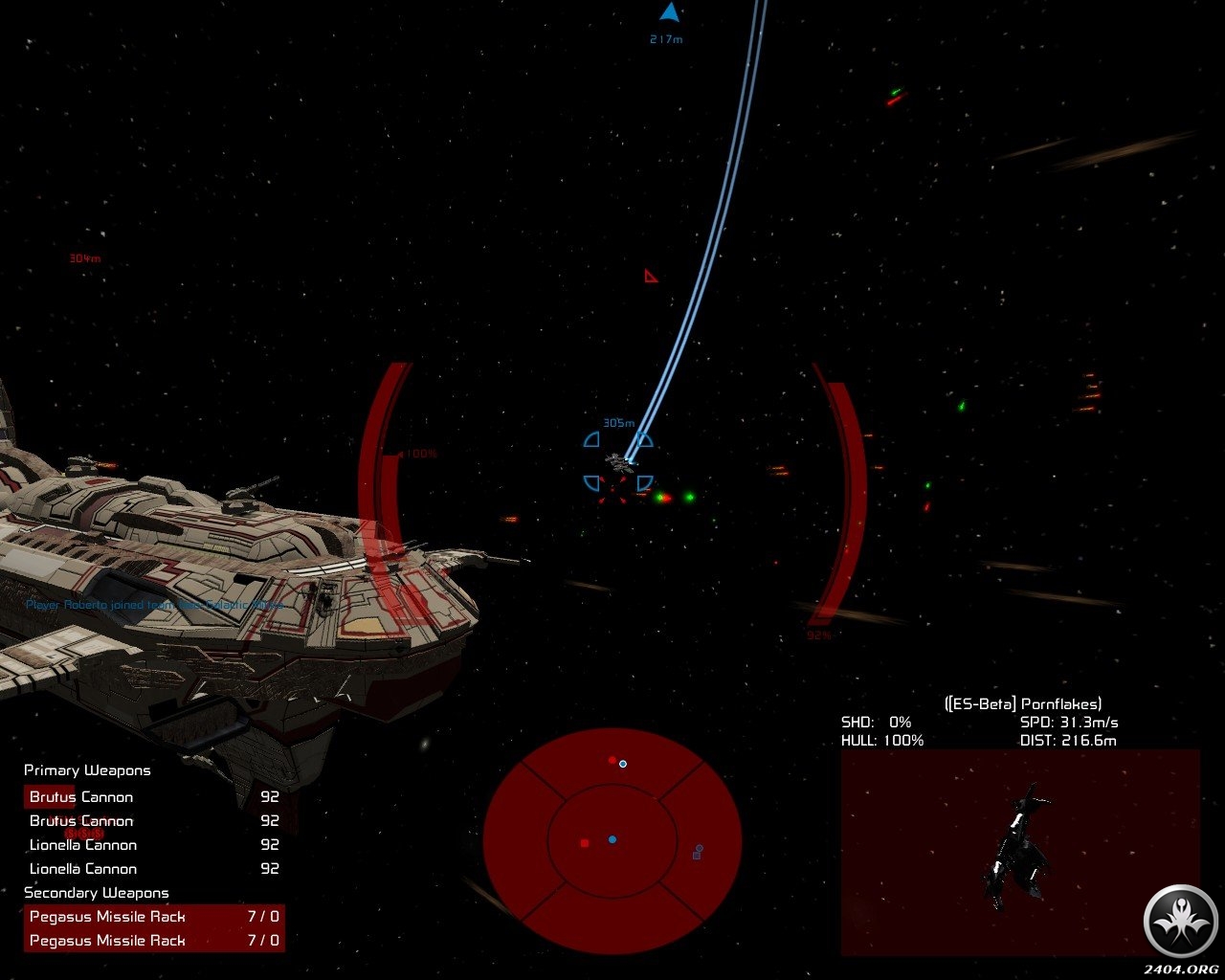Click the red triangle enemy marker
The image size is (1225, 980).
(x=651, y=277)
